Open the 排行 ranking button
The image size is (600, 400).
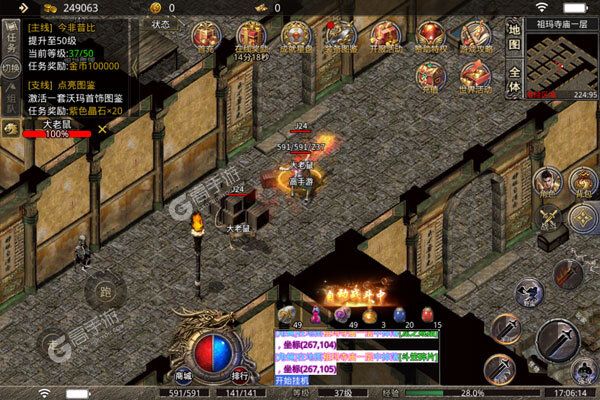(240, 376)
